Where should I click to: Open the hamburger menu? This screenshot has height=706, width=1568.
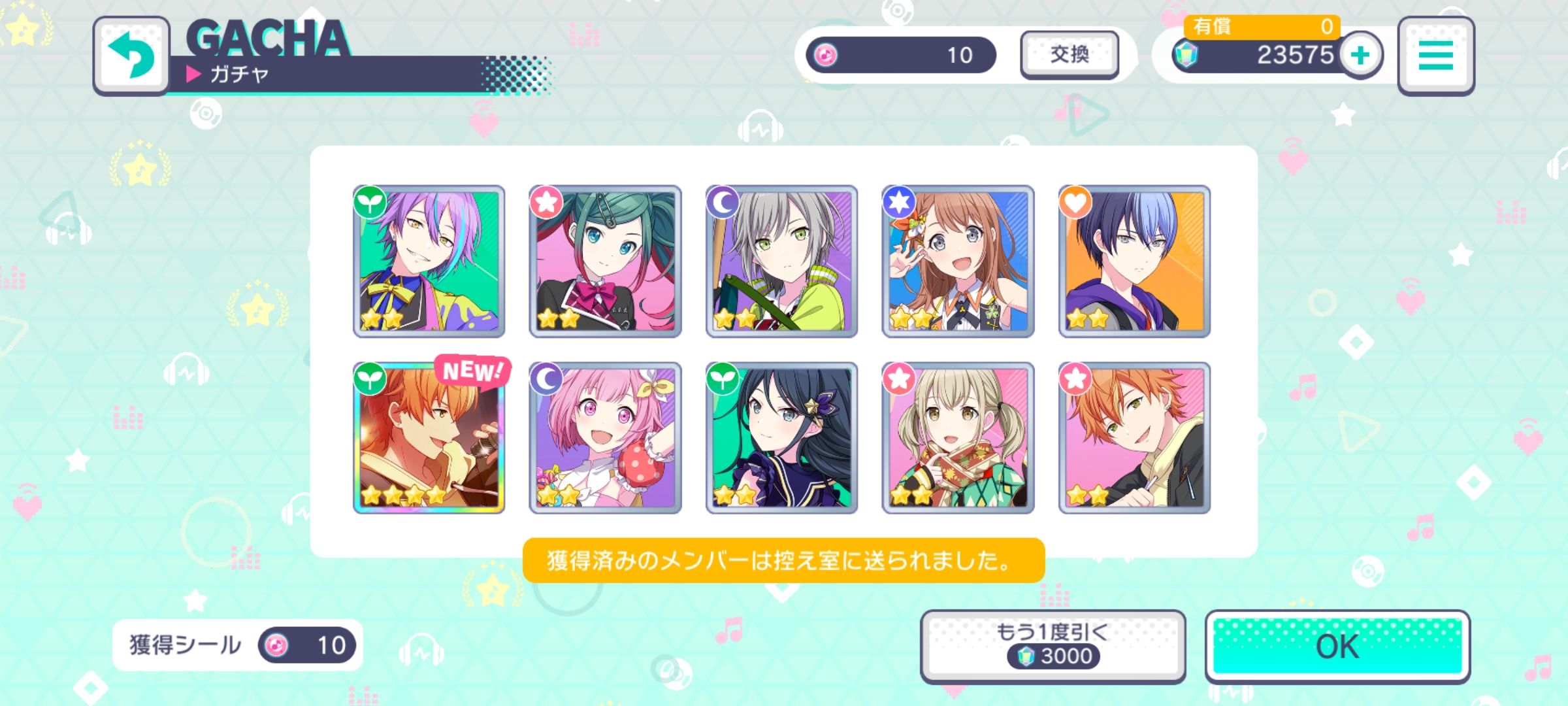[1435, 56]
